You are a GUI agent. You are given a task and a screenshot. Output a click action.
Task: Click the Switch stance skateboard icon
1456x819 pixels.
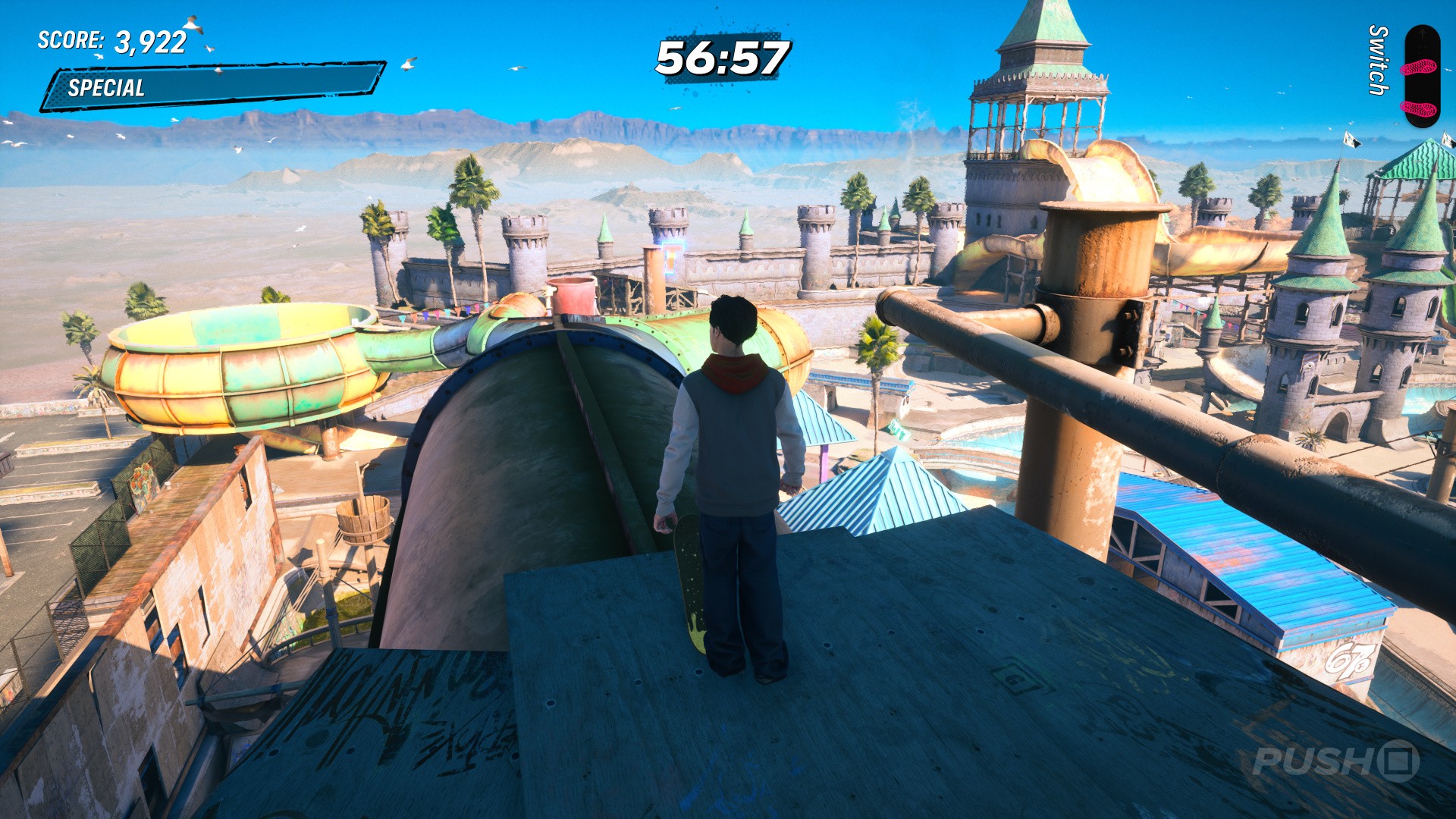coord(1420,76)
